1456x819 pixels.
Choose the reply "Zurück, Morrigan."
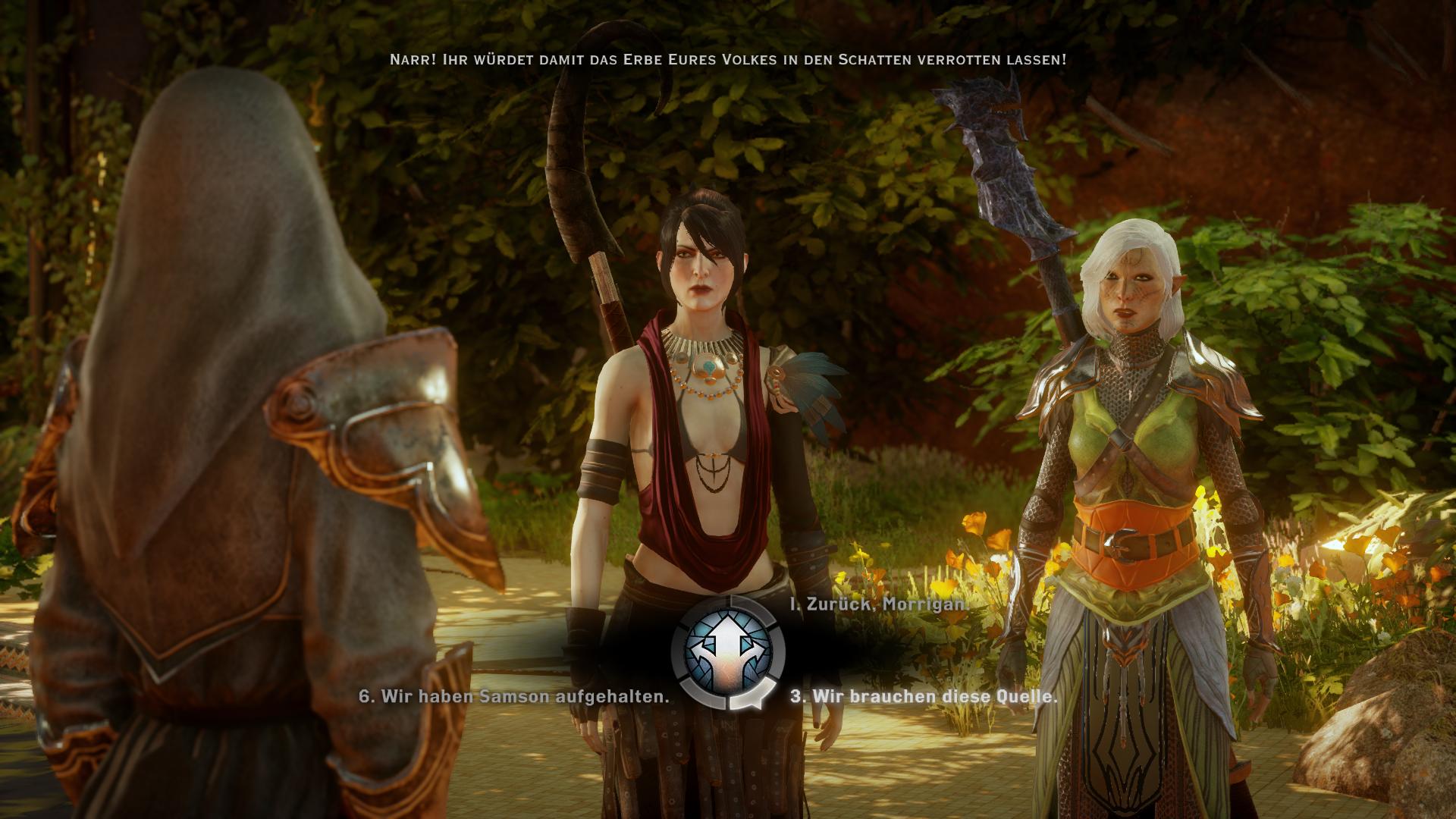878,604
